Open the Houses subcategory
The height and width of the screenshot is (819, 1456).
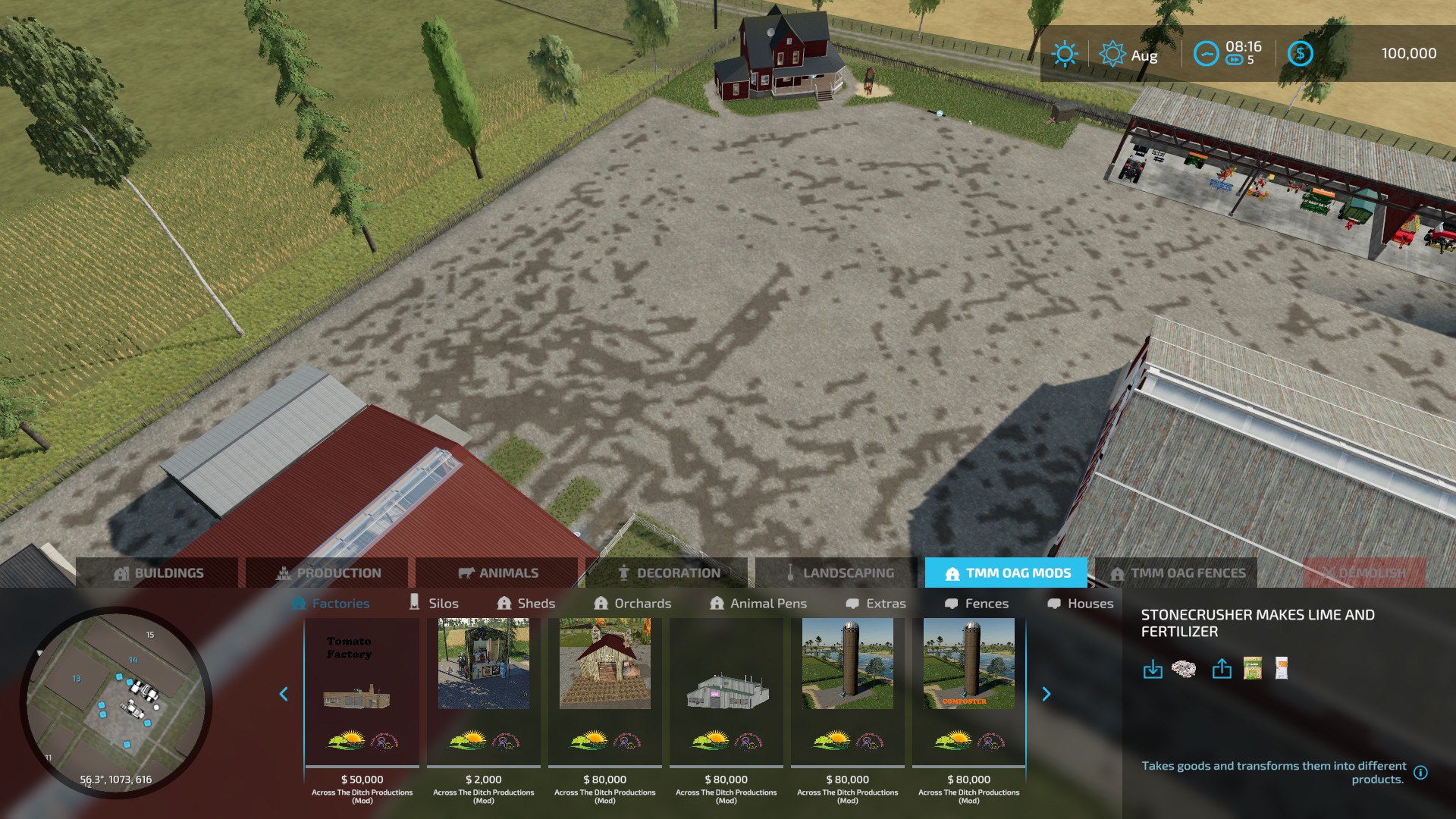tap(1081, 604)
